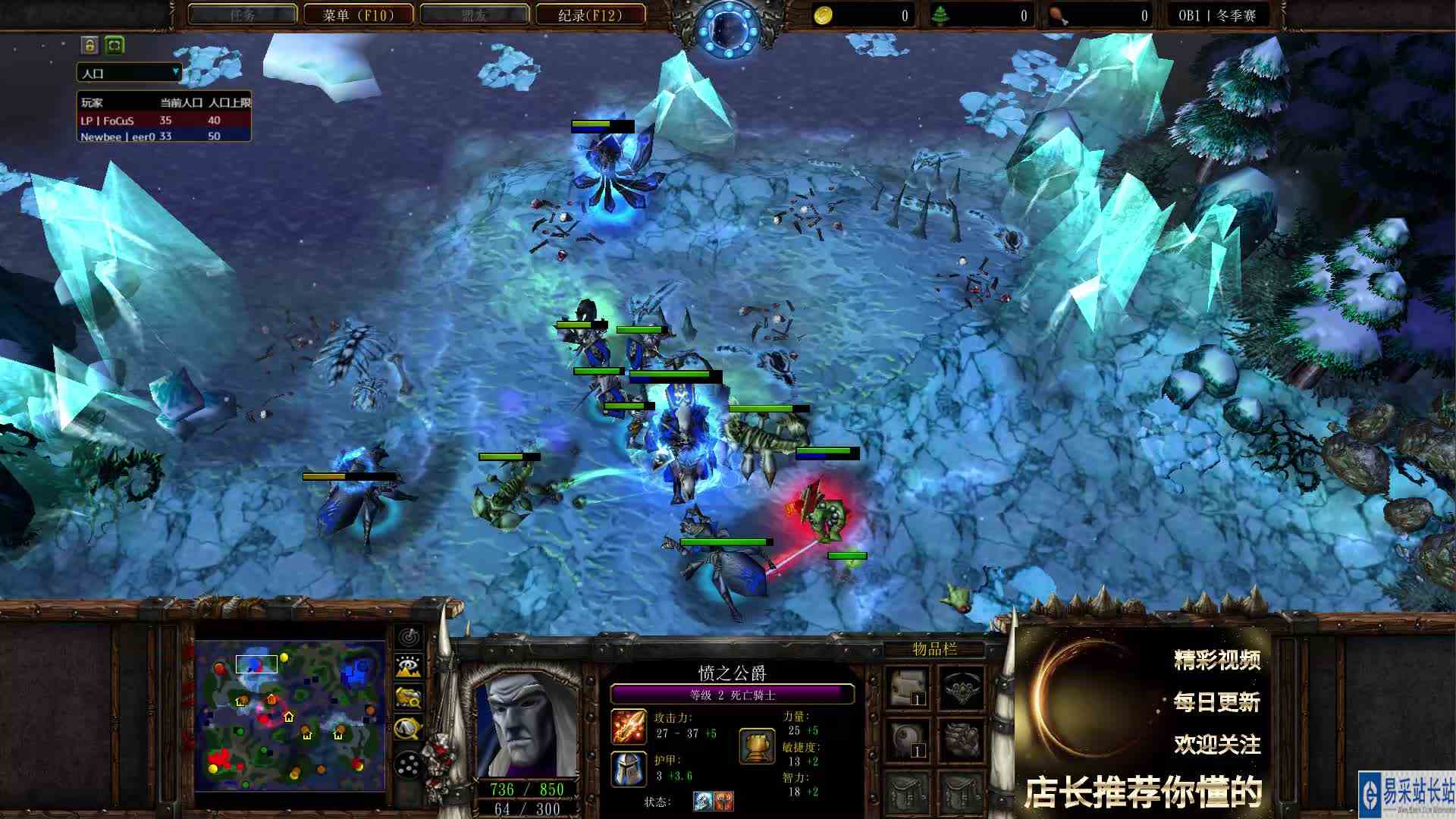Toggle the padlock icon above the population panel
This screenshot has height=819, width=1456.
coord(87,46)
